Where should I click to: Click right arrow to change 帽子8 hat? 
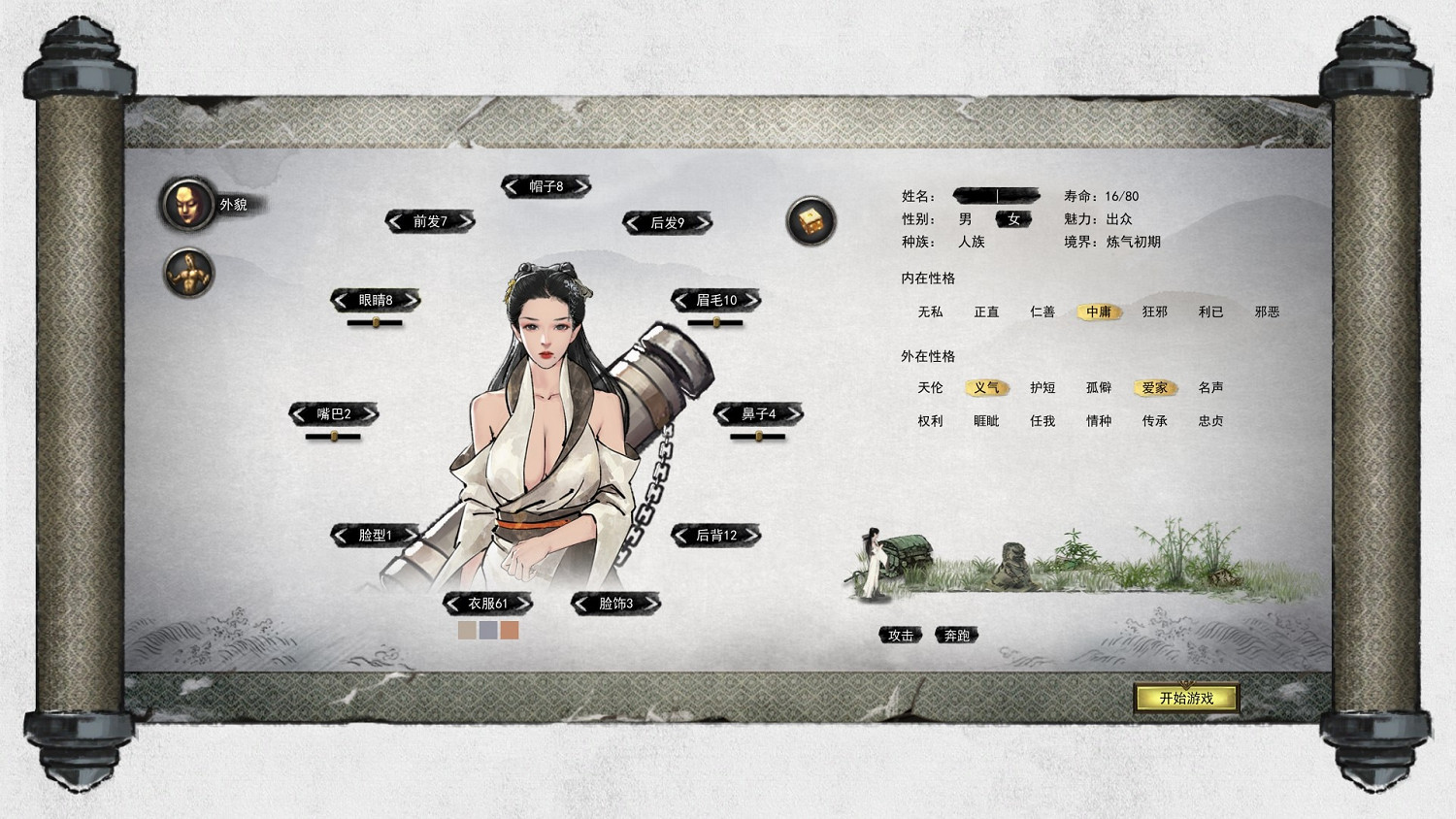coord(582,185)
